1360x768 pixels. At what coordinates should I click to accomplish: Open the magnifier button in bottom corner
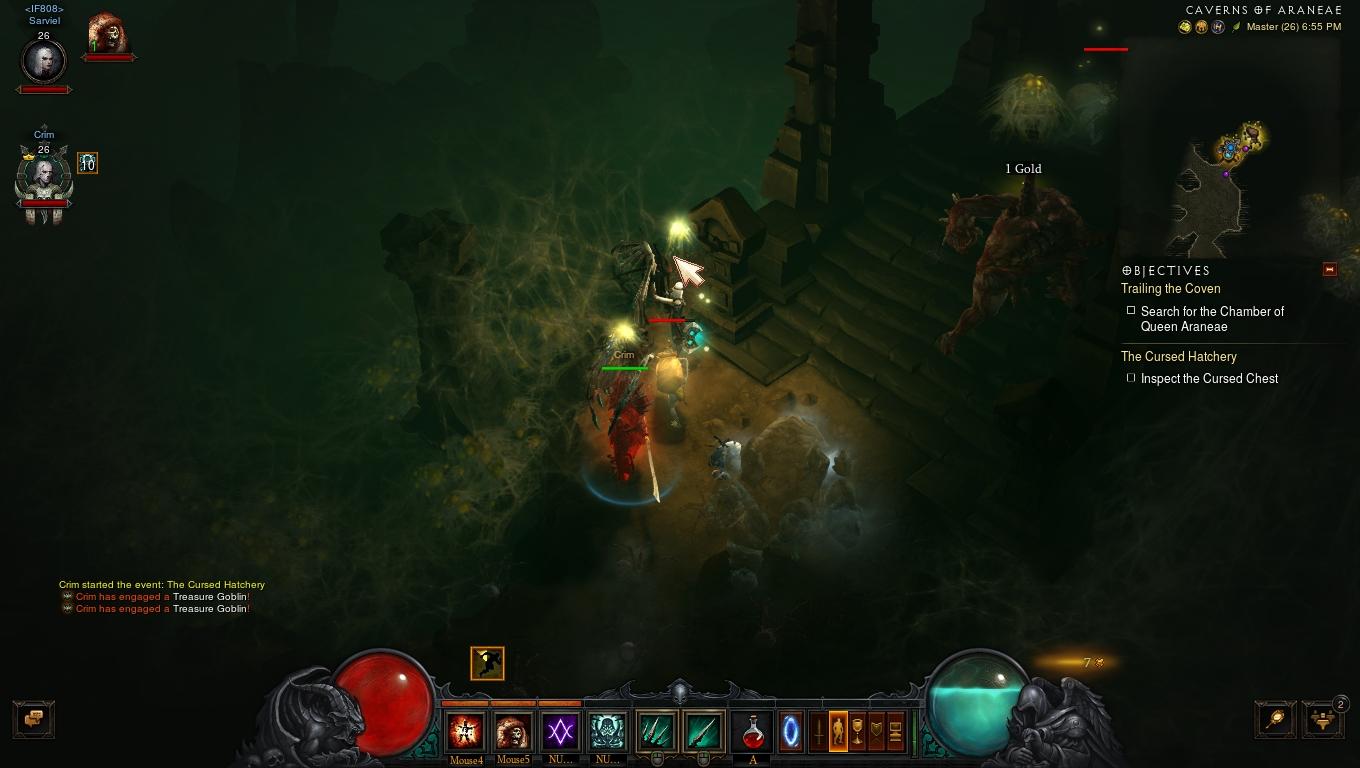[x=1275, y=719]
